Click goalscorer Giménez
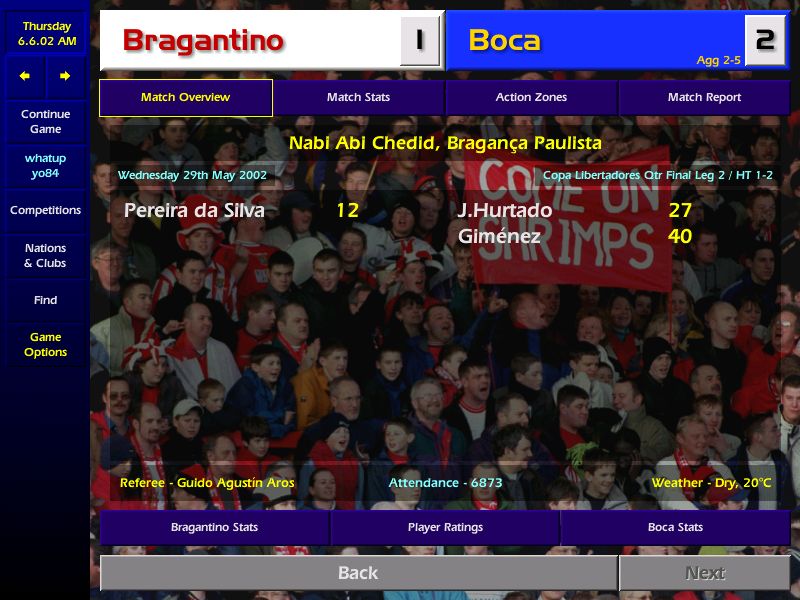Screen dimensions: 800x600 [x=499, y=237]
